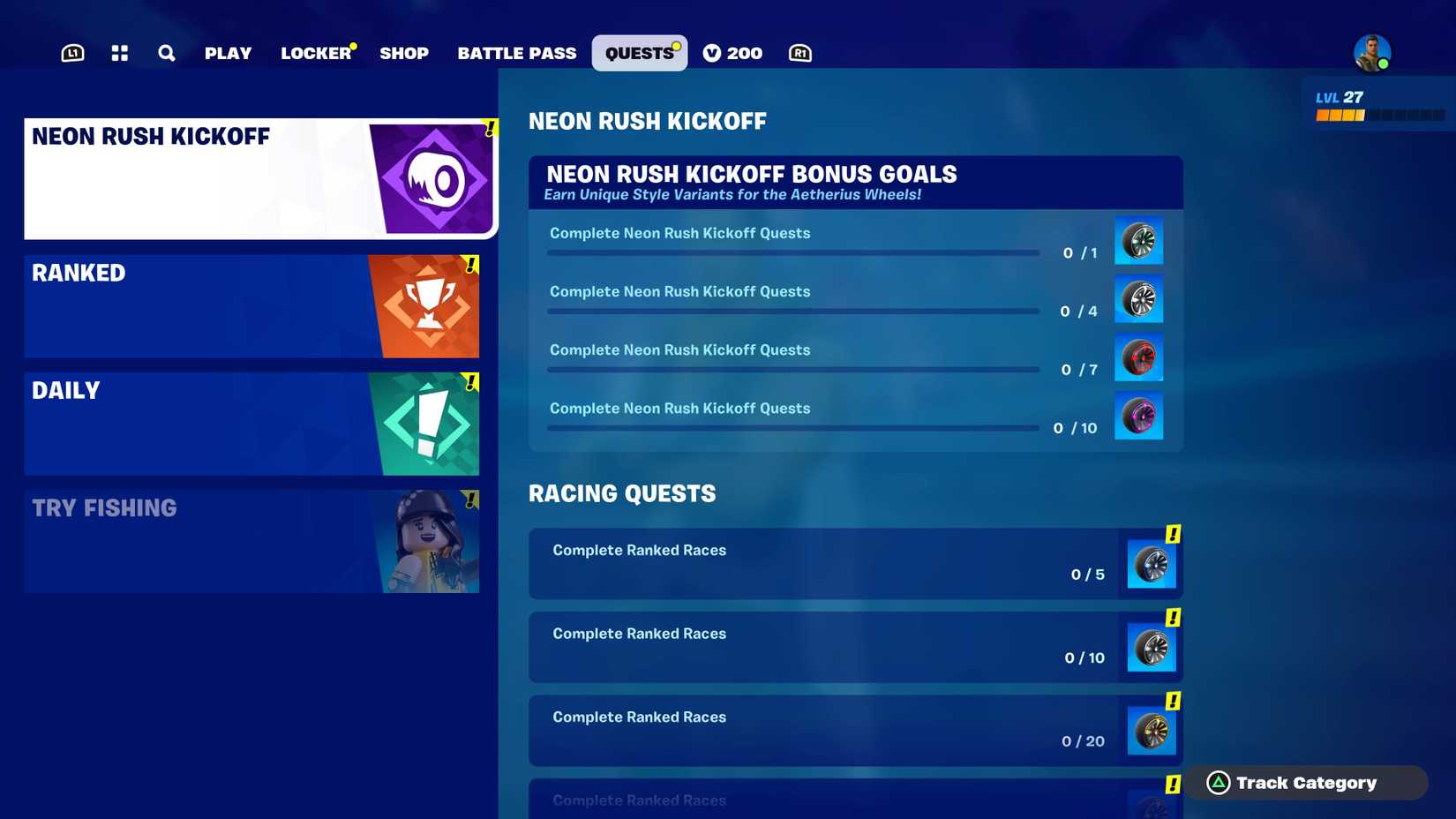Select the Try Fishing category
1456x819 pixels.
(x=251, y=540)
